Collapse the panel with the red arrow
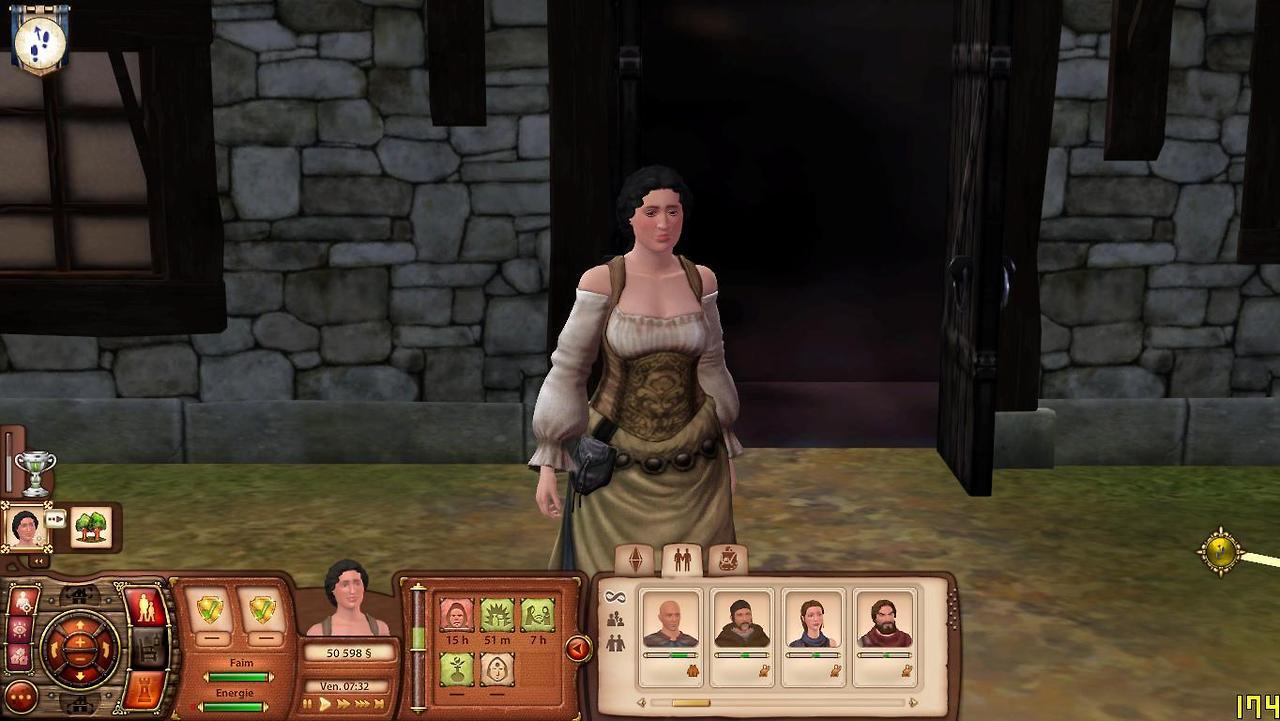1280x721 pixels. click(577, 650)
